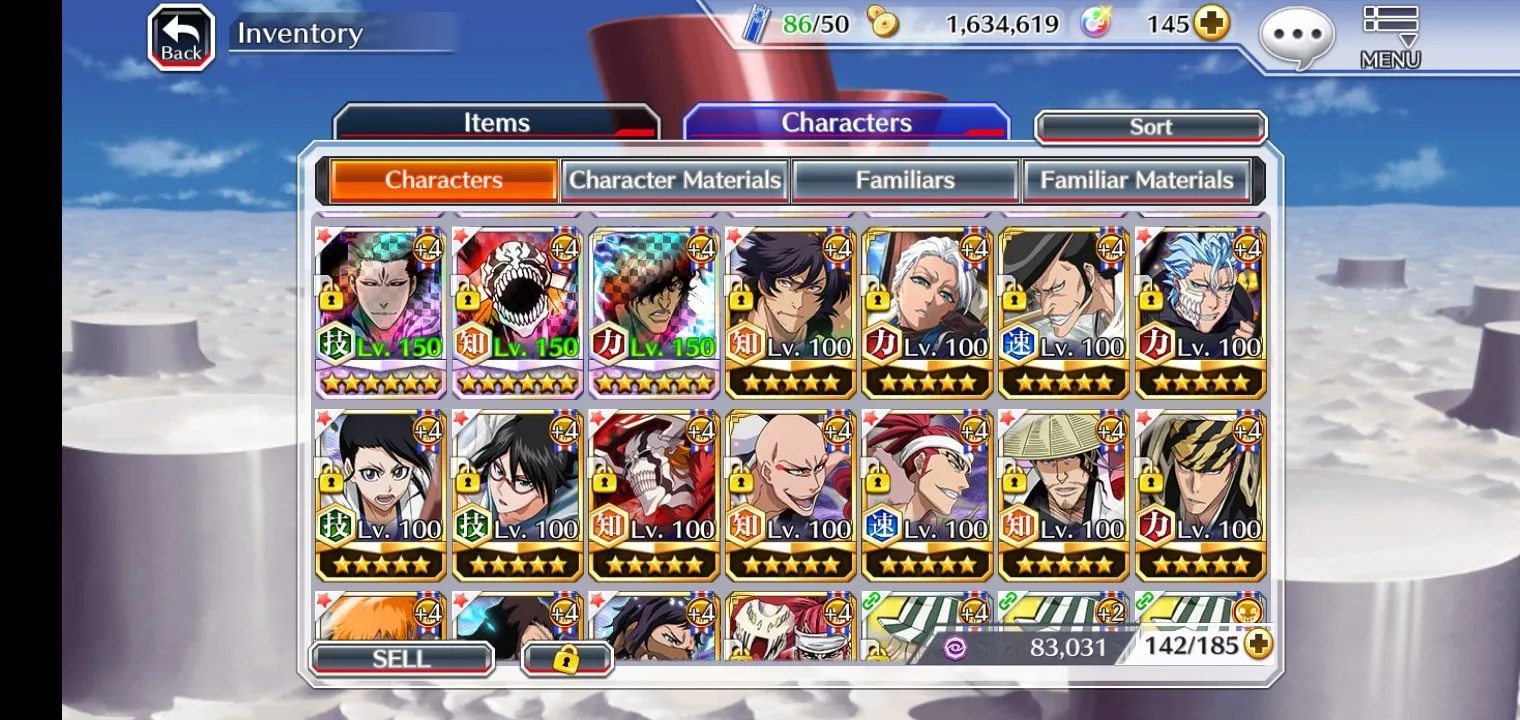Expand inventory capacity beside 142/185

tap(1257, 645)
